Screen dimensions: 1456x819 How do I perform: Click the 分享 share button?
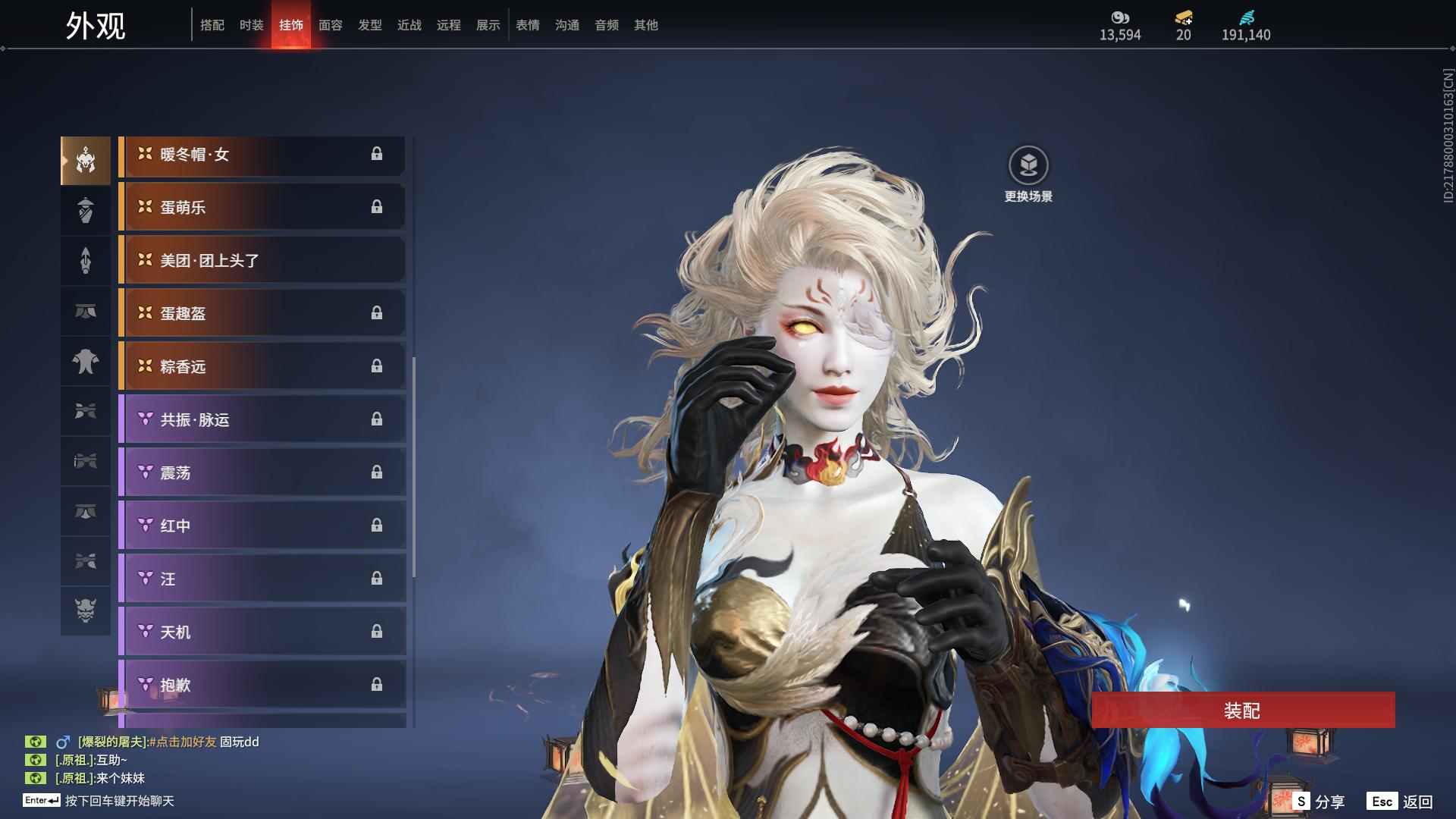[x=1319, y=802]
